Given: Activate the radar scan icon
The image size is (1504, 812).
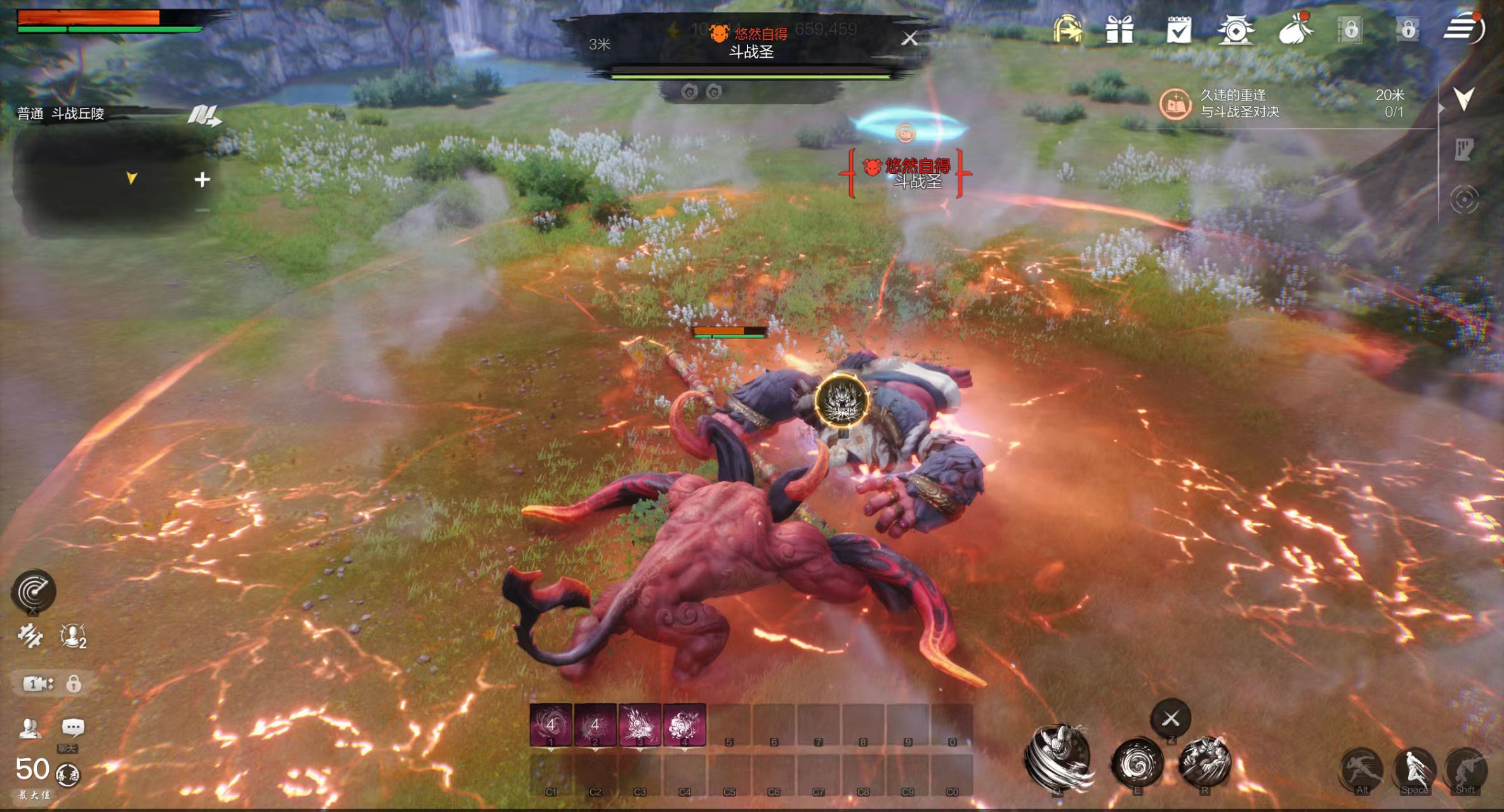Looking at the screenshot, I should (x=34, y=591).
